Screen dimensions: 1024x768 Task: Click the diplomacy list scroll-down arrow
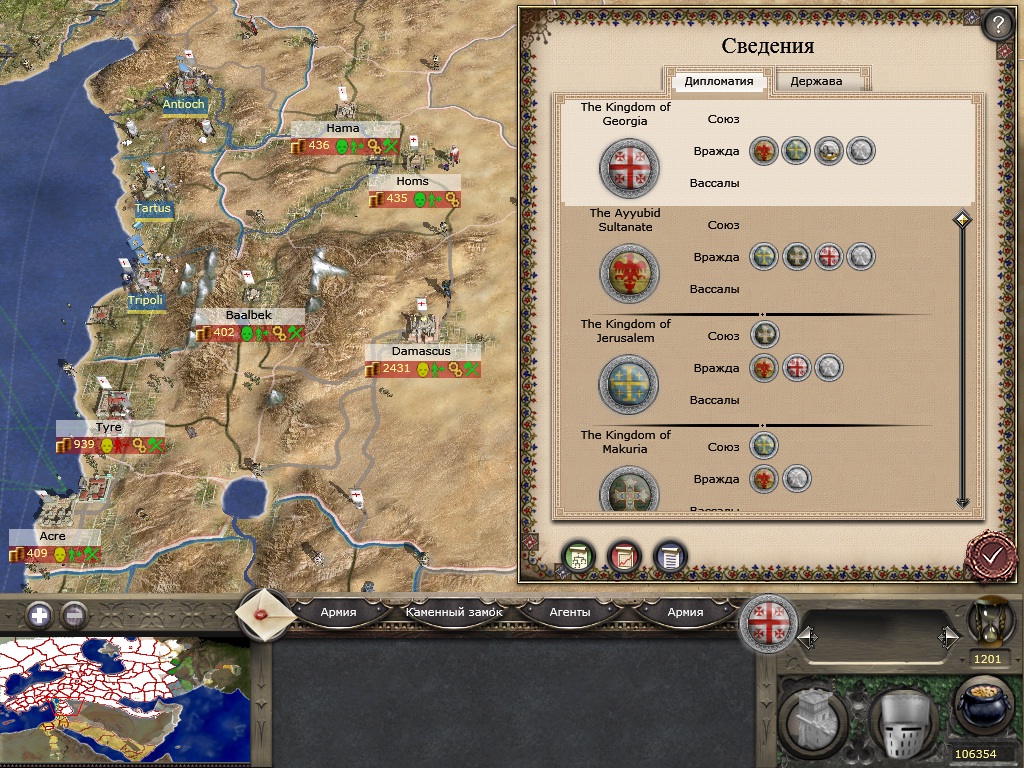(x=962, y=502)
